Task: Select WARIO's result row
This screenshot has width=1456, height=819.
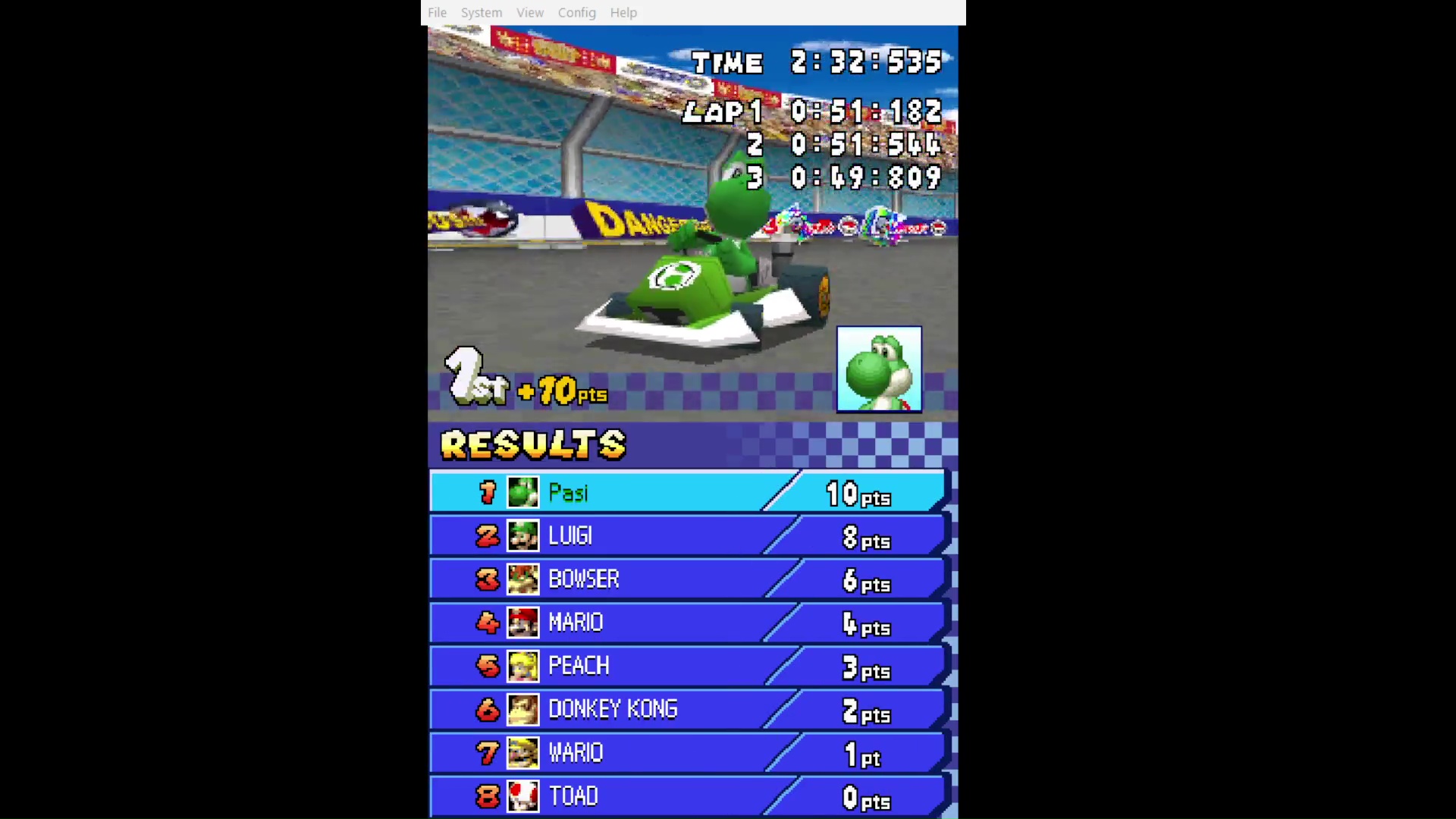Action: pos(687,752)
